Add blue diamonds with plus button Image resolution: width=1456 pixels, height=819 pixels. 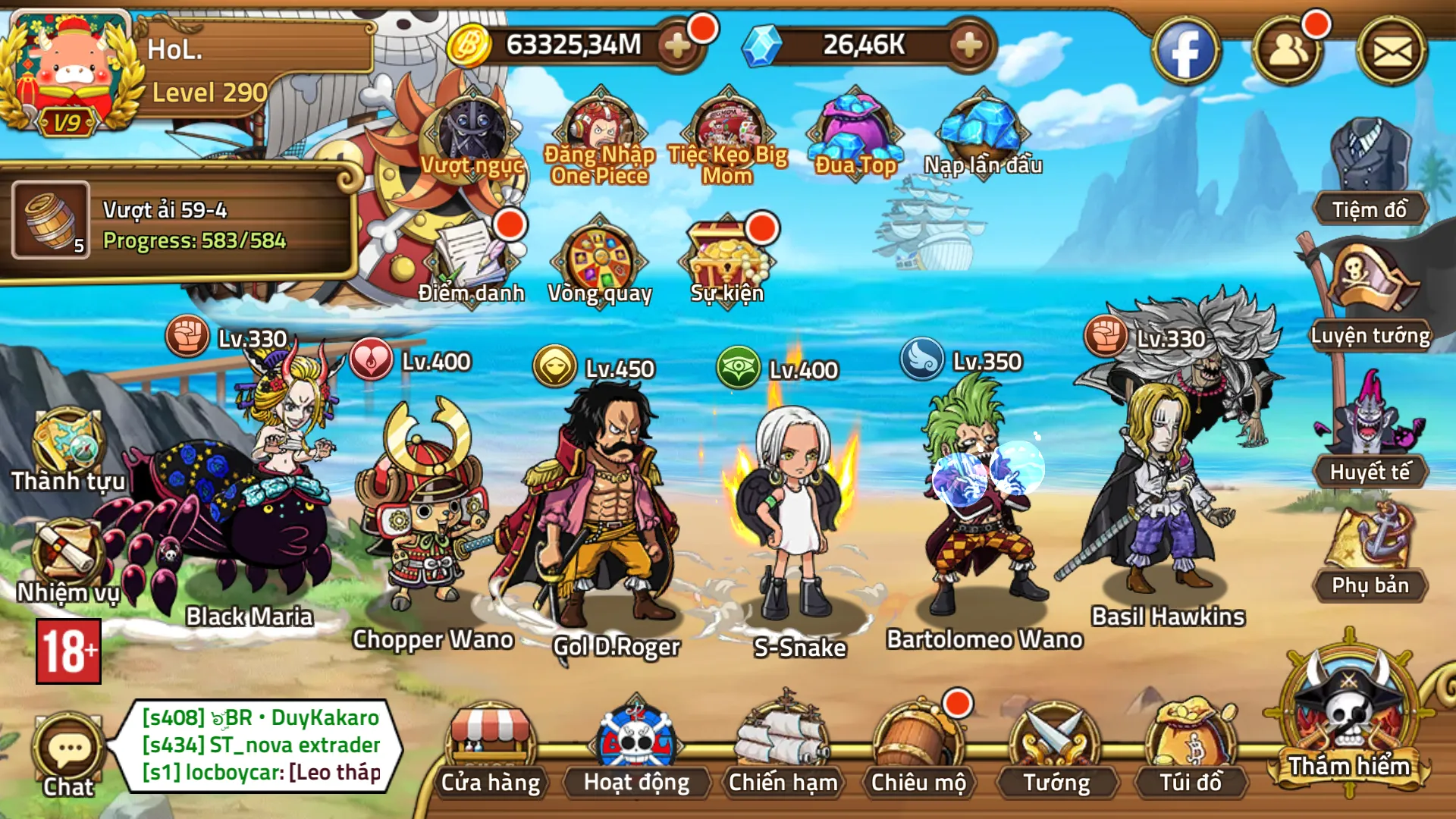coord(969,46)
